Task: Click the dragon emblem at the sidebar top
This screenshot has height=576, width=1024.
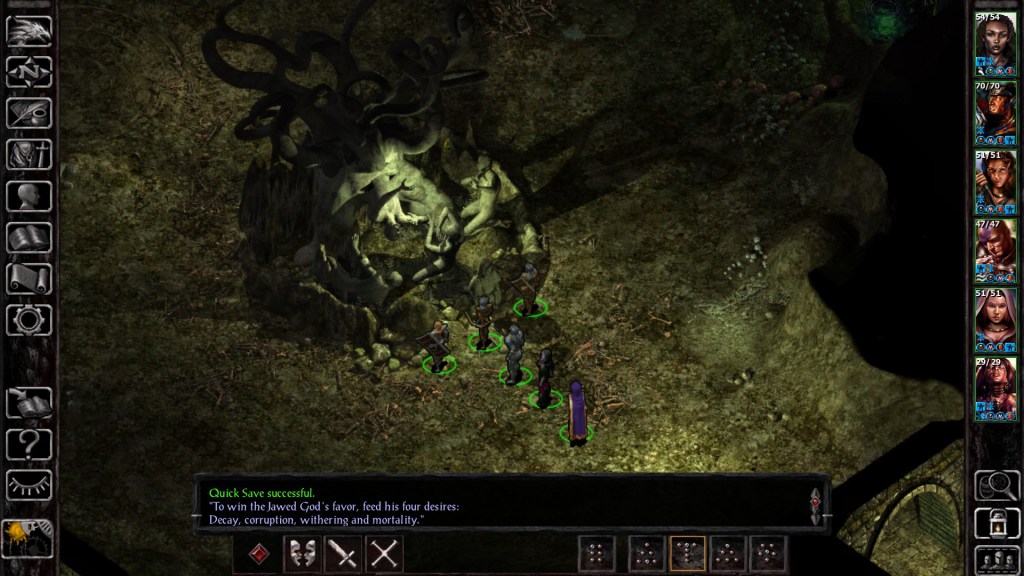Action: click(28, 31)
